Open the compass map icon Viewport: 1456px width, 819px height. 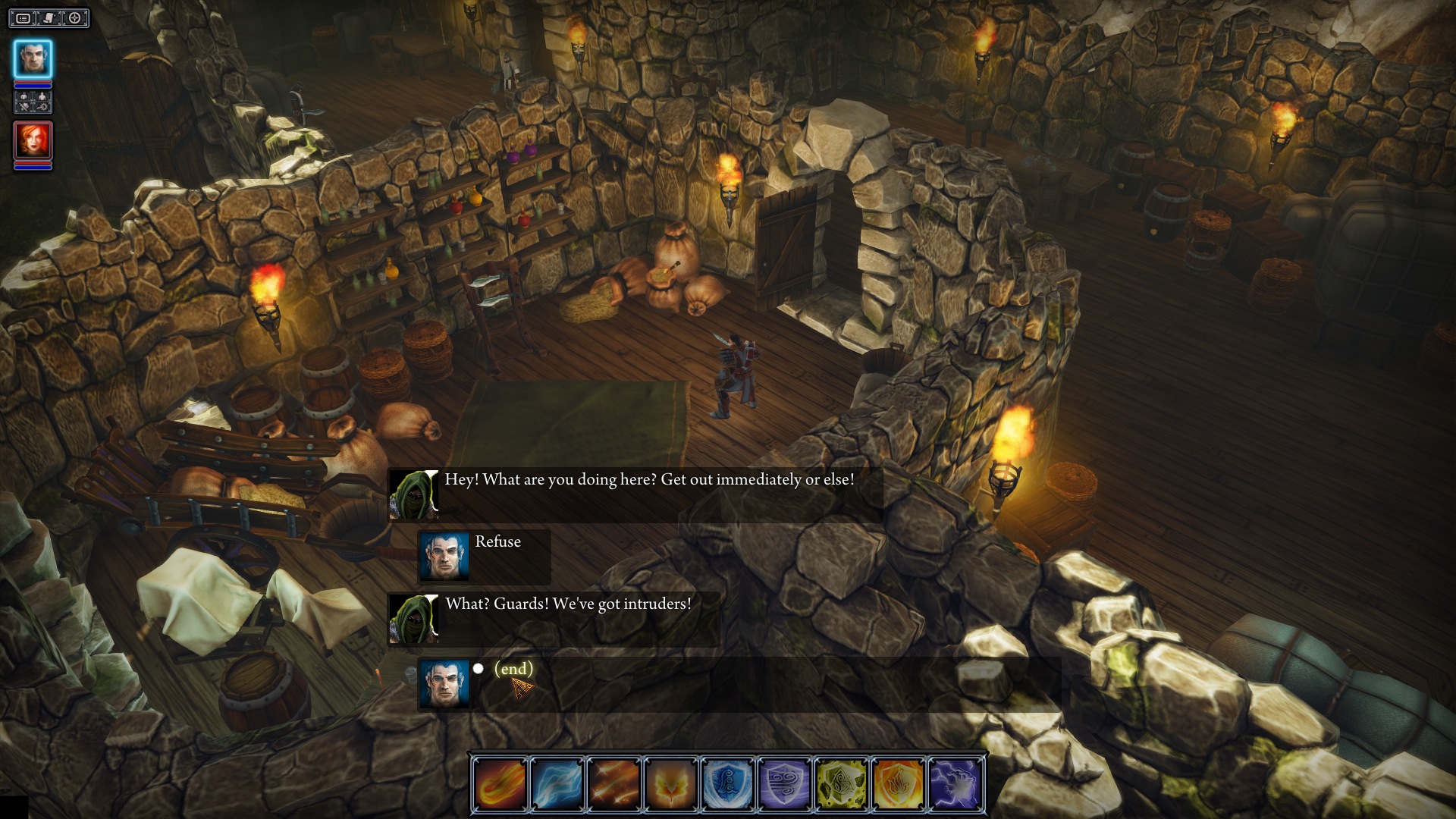[x=75, y=18]
